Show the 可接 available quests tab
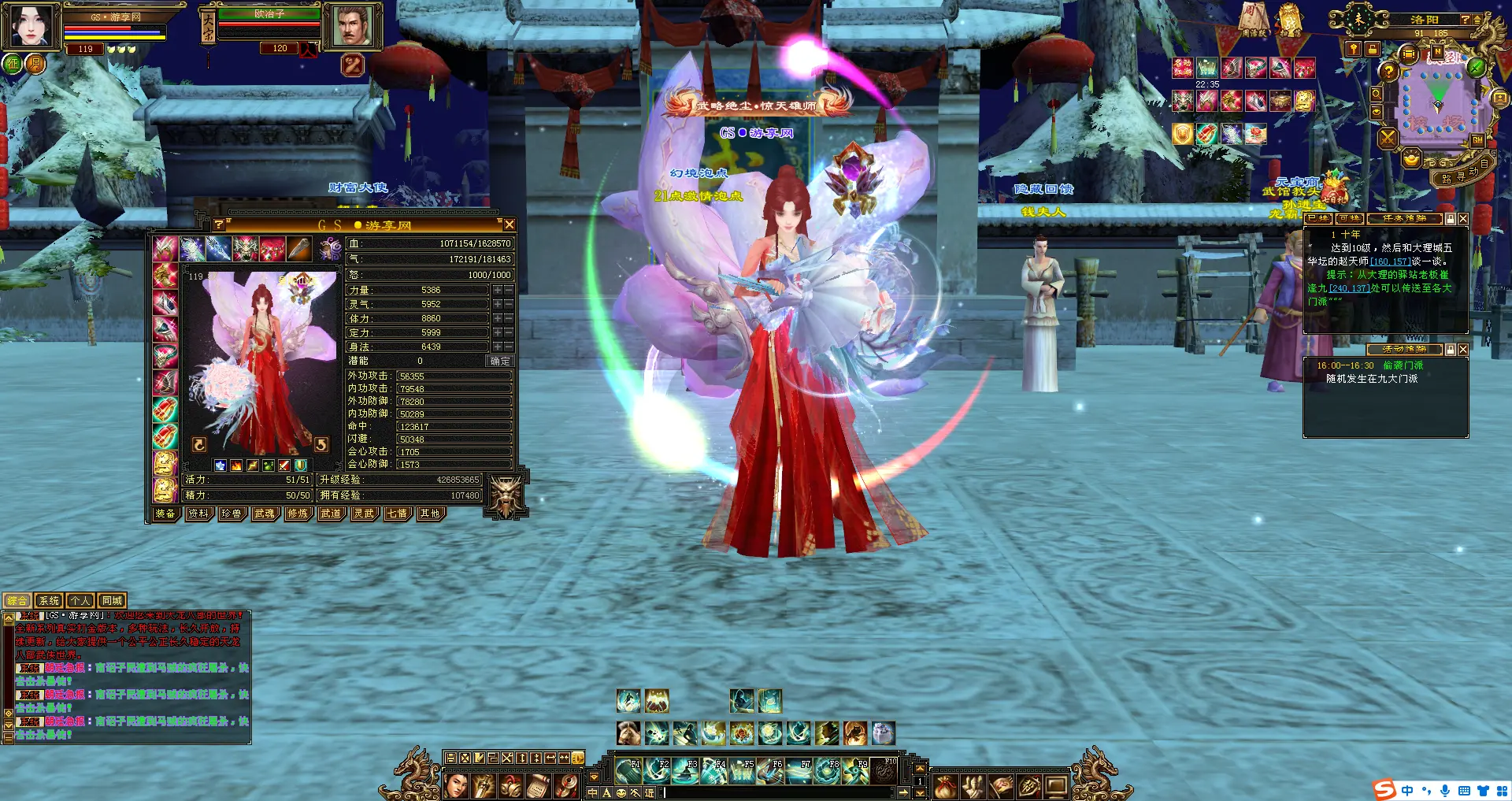 point(1349,219)
